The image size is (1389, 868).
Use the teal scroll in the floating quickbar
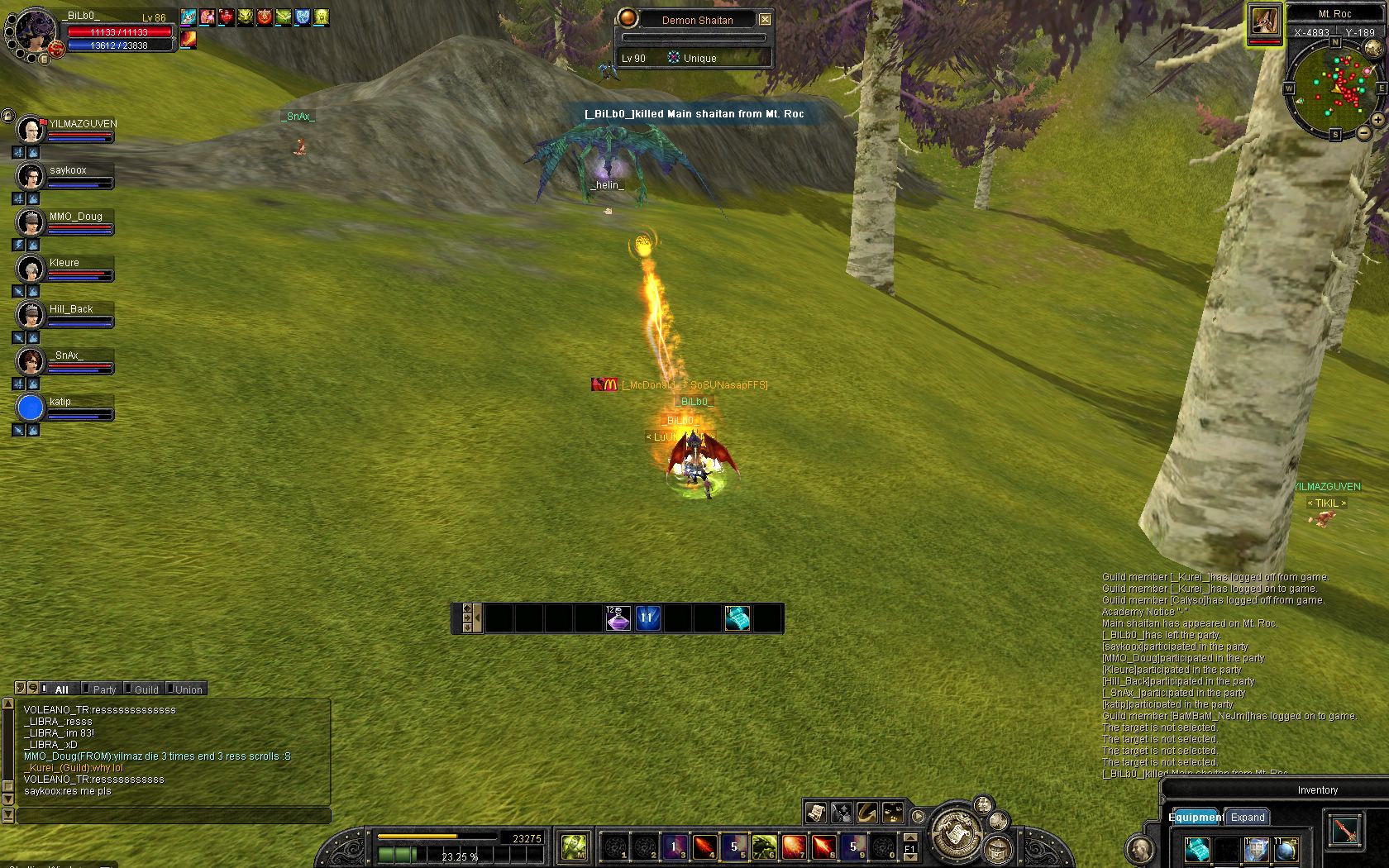click(737, 618)
